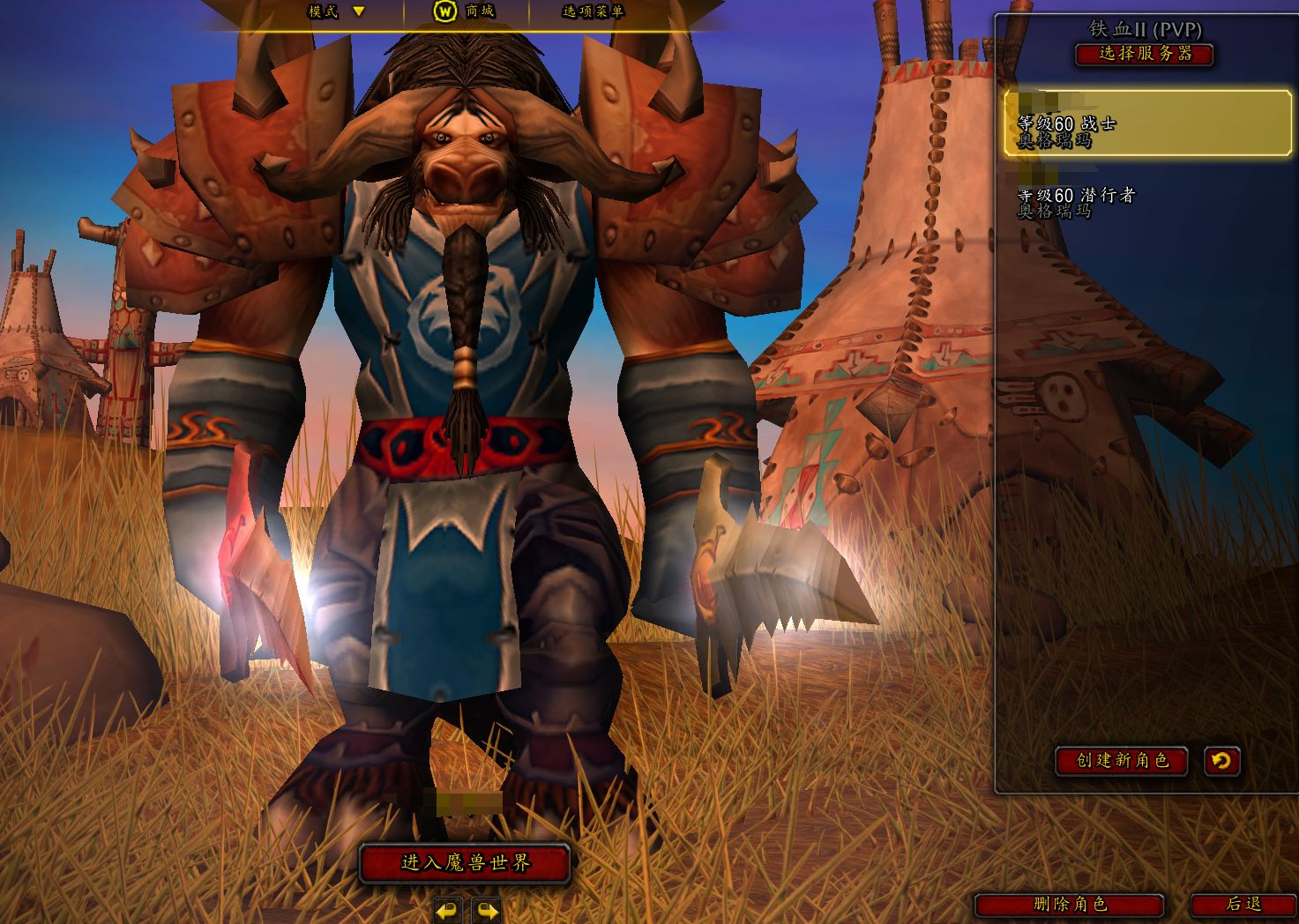Click 创建新角色 to create a character
1299x924 pixels.
tap(1121, 760)
